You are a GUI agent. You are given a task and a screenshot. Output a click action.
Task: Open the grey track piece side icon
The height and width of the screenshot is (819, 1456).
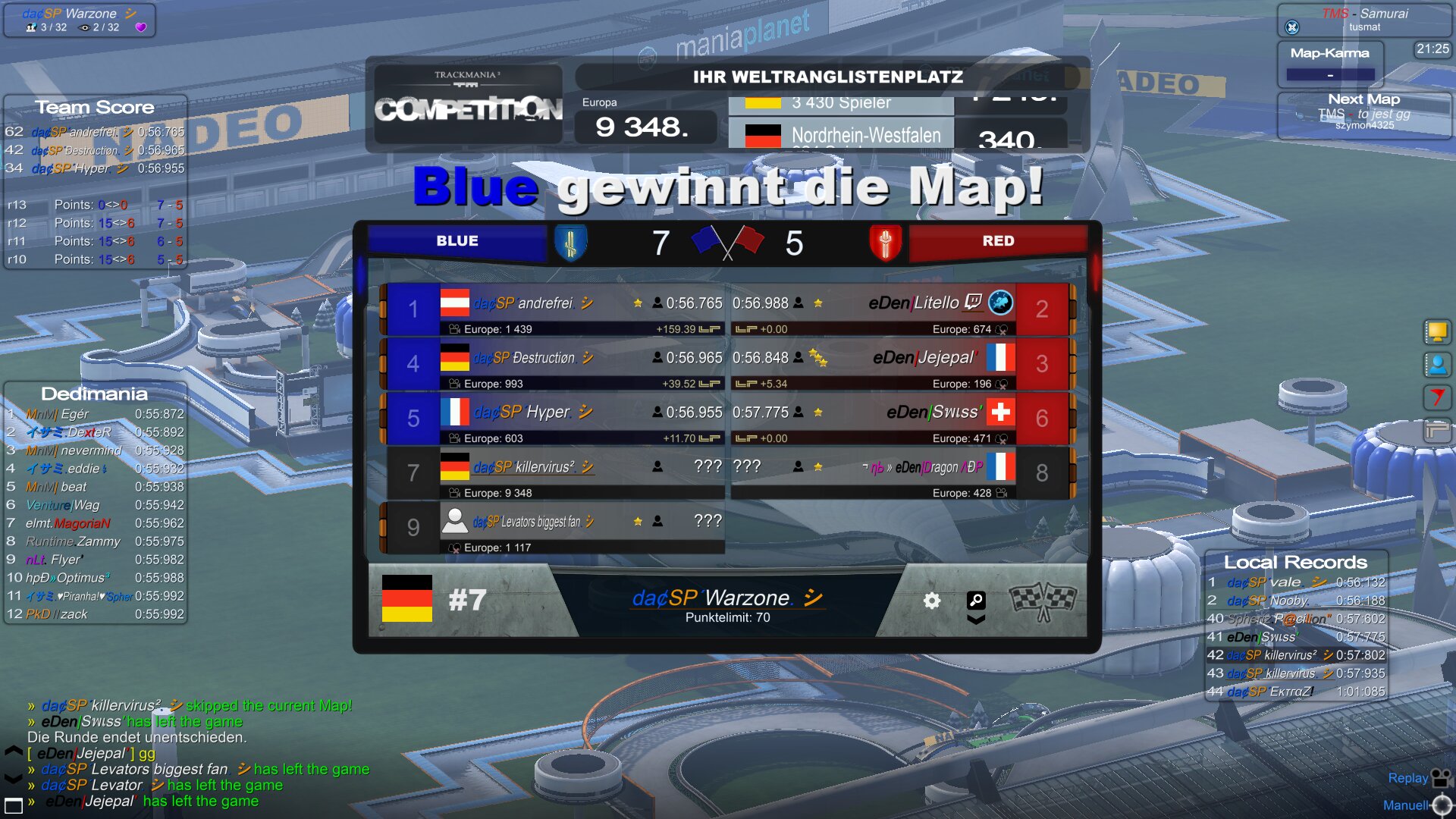pyautogui.click(x=1437, y=430)
